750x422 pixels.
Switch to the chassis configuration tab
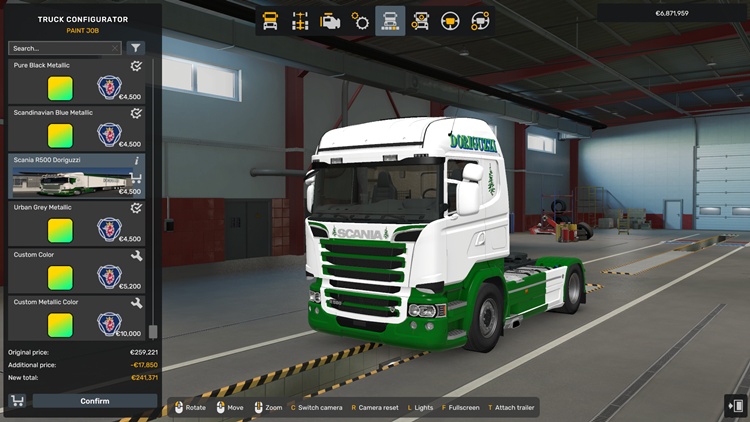pyautogui.click(x=300, y=20)
